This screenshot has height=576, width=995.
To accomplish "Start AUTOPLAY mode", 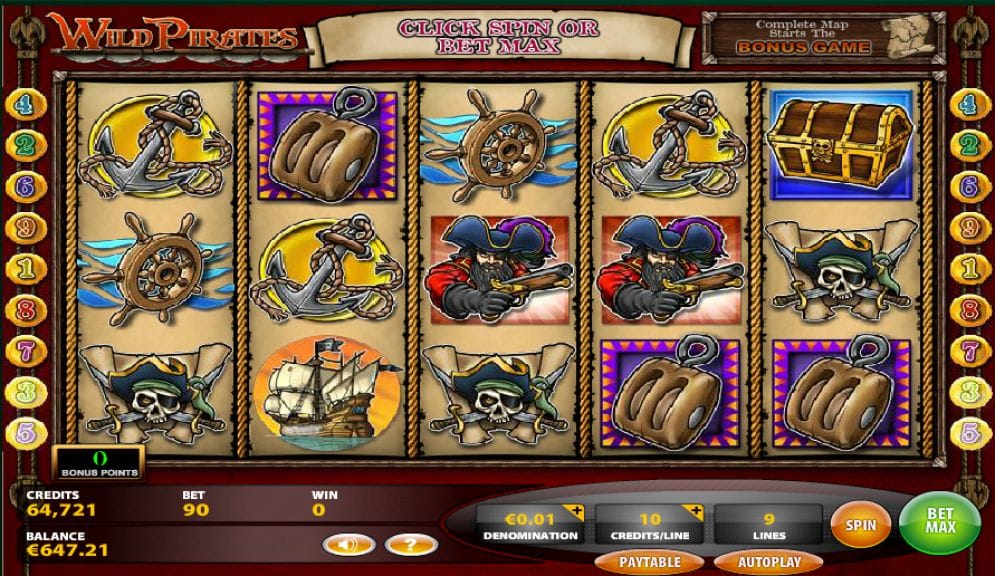I will point(769,562).
